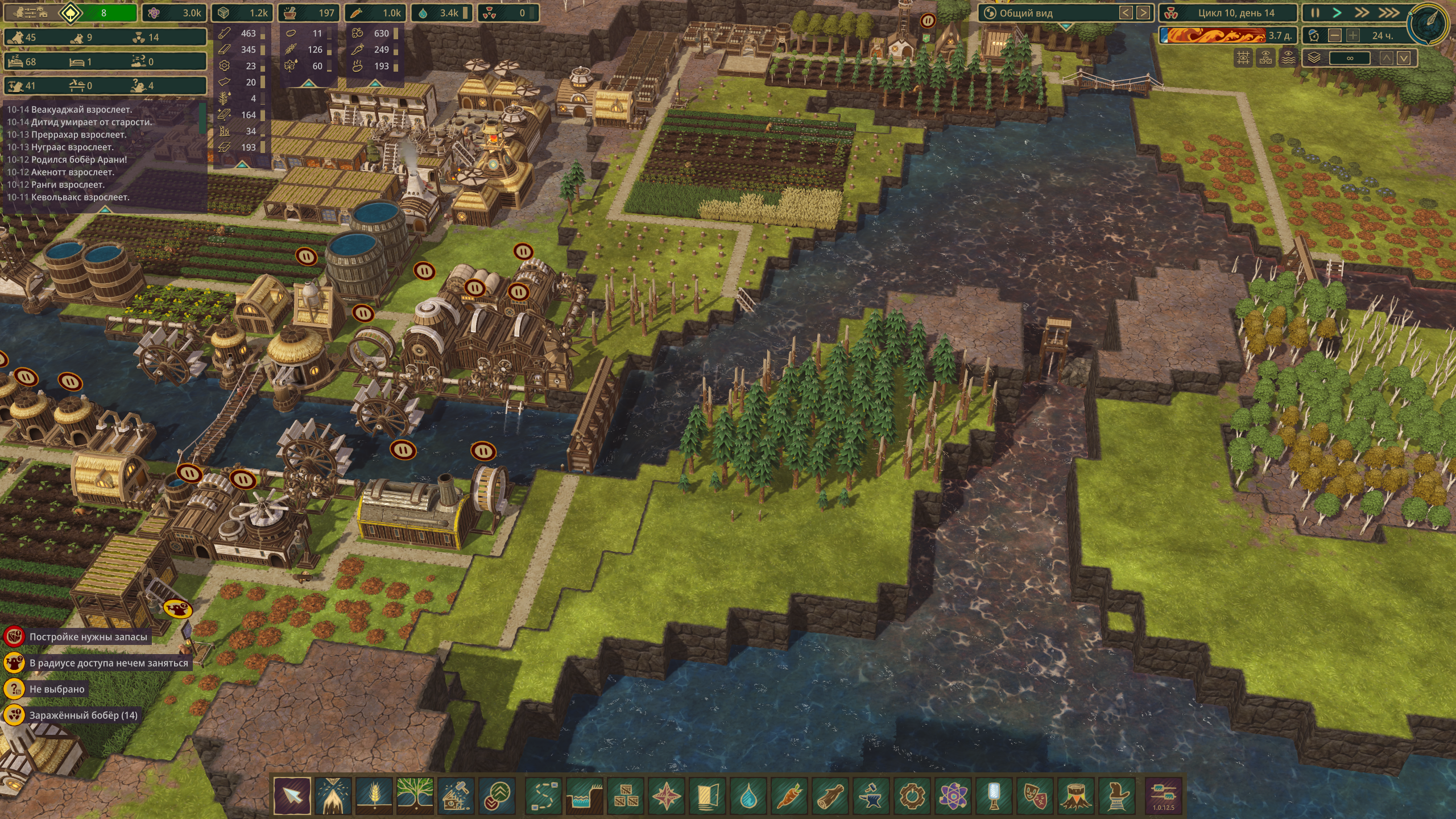Open the 'Постройке нужны запасы' alert

point(88,637)
